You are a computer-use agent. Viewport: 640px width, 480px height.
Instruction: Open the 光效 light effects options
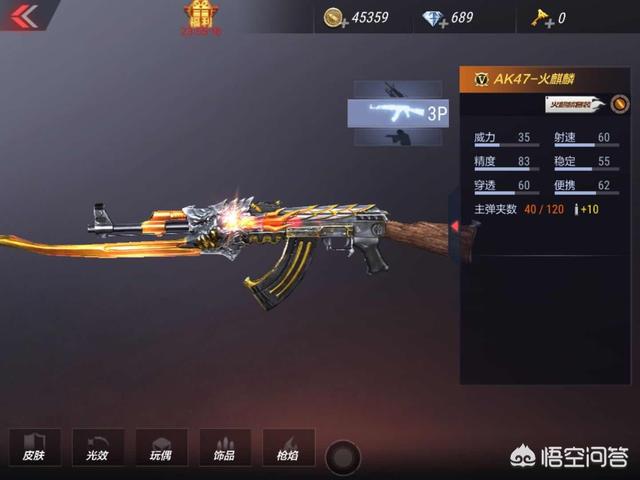click(x=98, y=447)
